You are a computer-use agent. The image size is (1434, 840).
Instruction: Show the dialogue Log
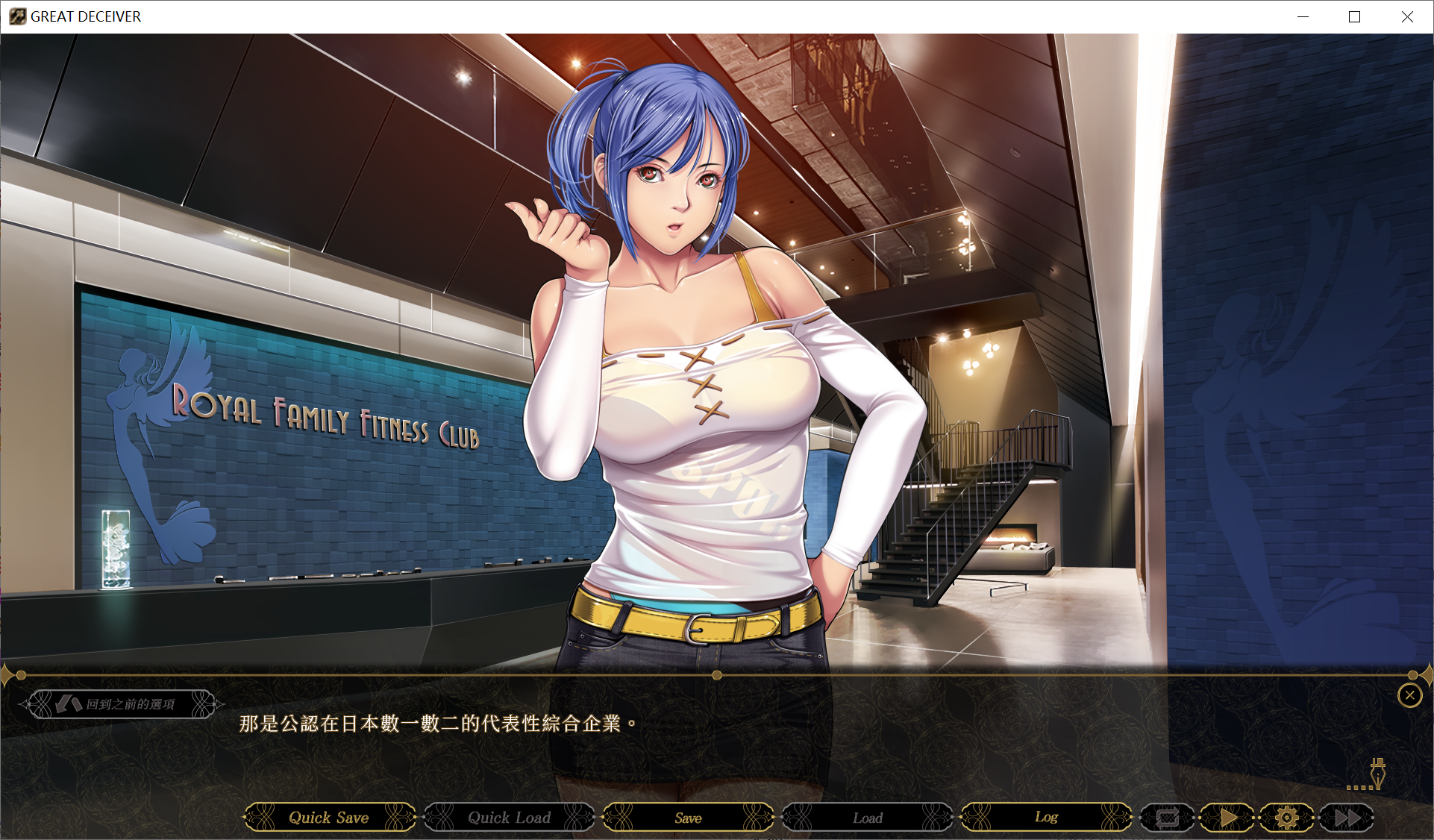1046,818
